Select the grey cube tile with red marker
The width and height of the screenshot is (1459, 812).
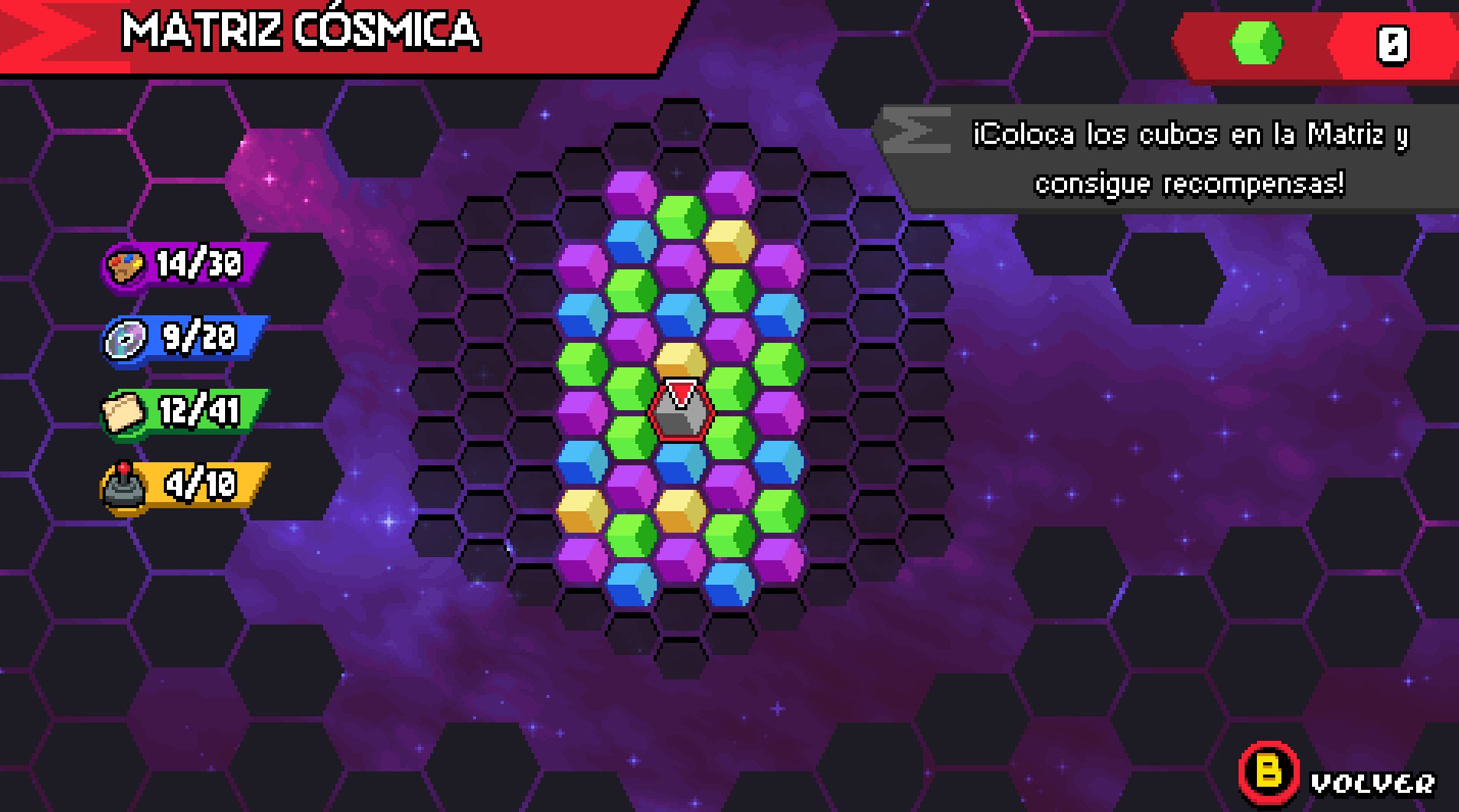tap(681, 413)
